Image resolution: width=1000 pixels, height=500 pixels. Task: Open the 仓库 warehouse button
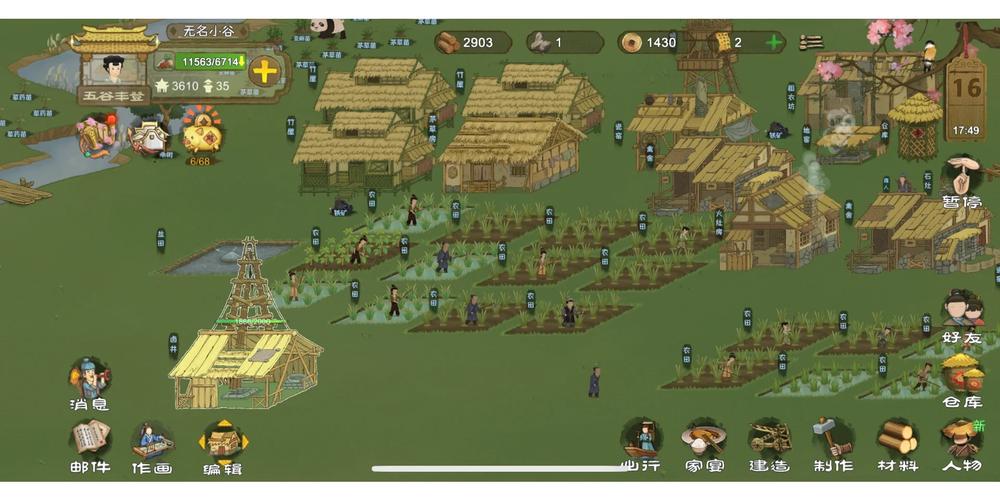962,378
